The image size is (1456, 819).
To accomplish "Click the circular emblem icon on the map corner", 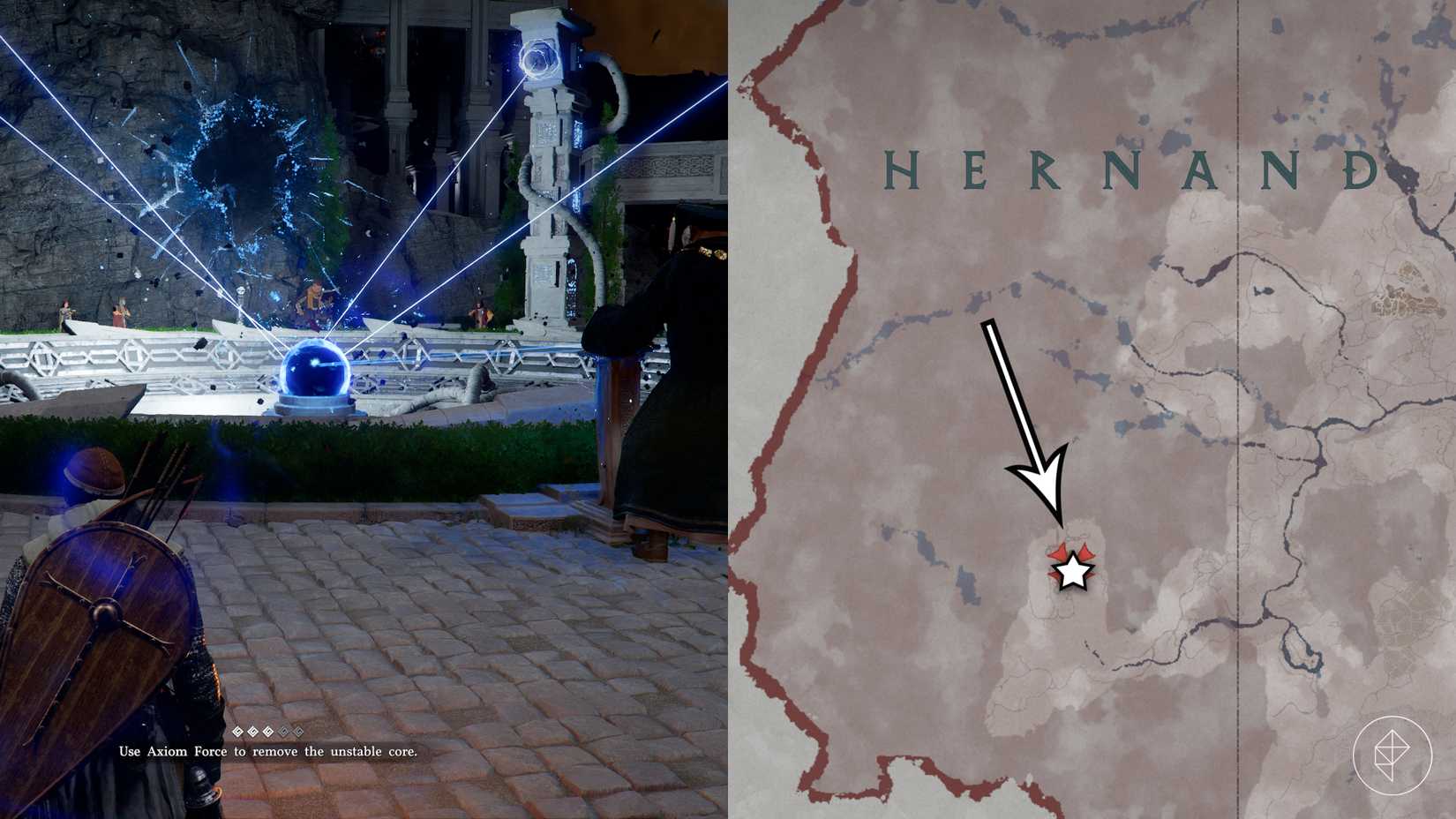I will click(x=1390, y=755).
